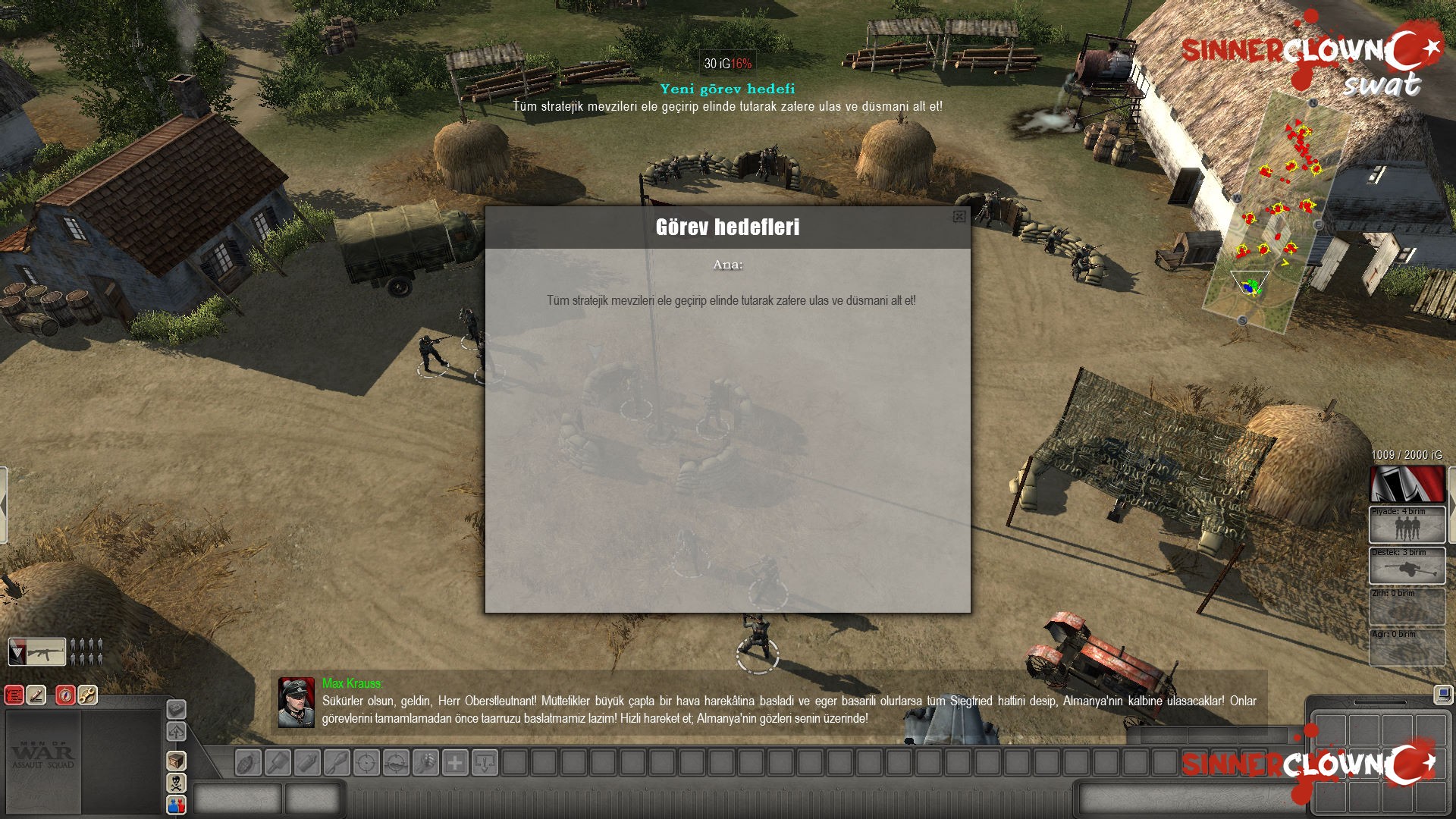Screen dimensions: 1456x819
Task: Select the Piyade reinforcement category
Action: pyautogui.click(x=1407, y=525)
